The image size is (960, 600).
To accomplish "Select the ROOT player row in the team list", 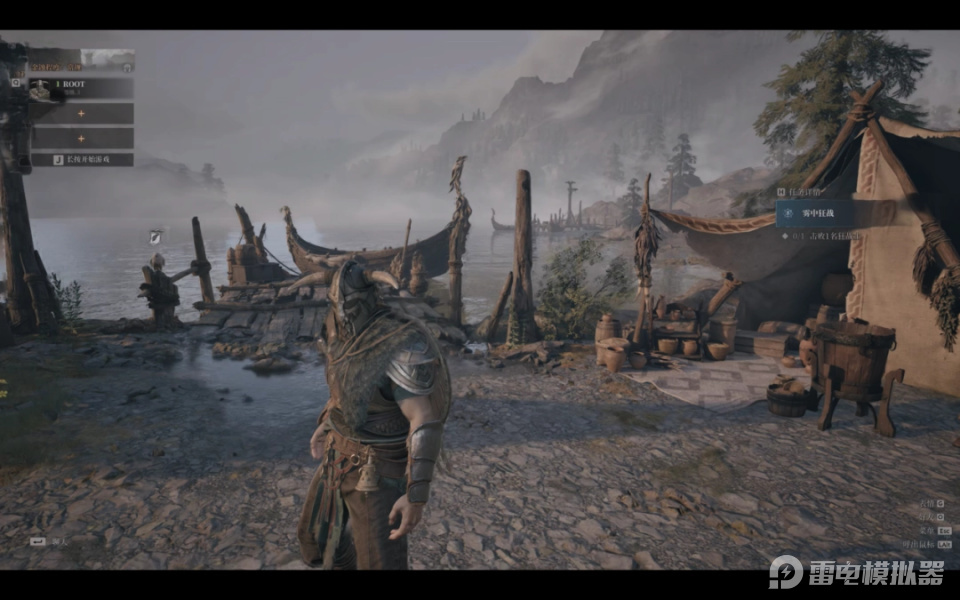I will pyautogui.click(x=81, y=89).
